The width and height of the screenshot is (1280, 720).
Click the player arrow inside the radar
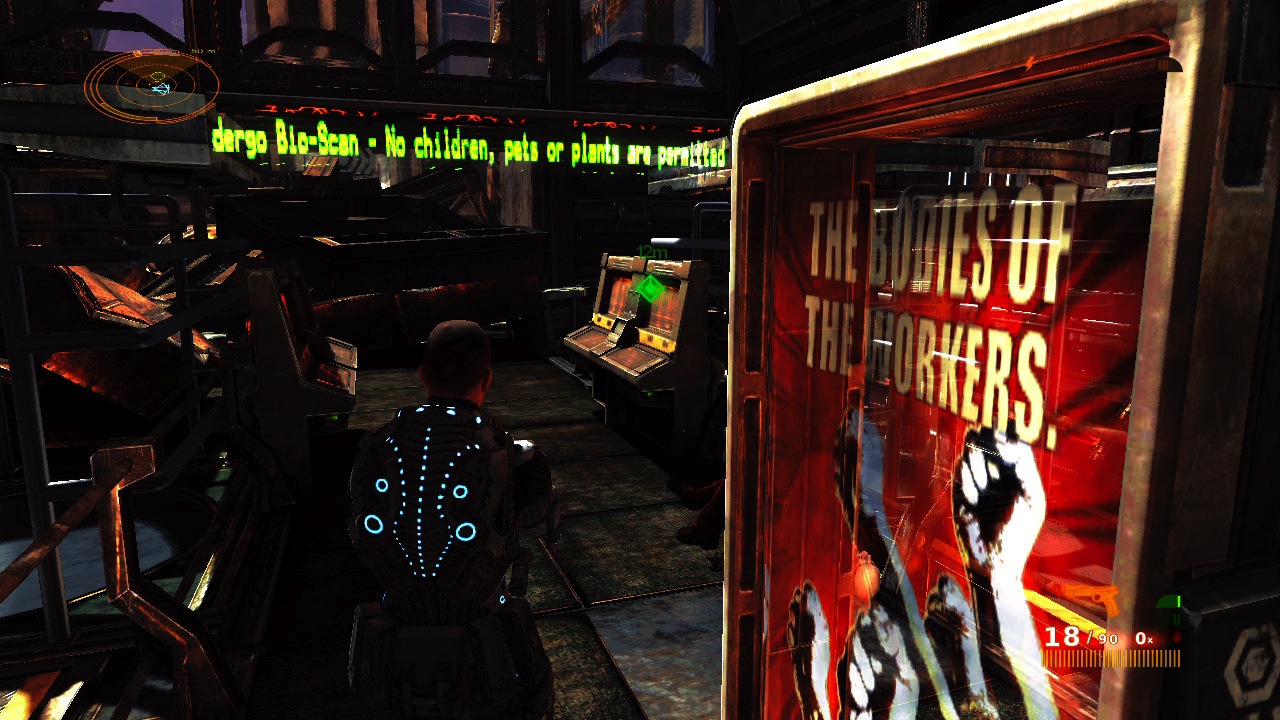pos(160,88)
